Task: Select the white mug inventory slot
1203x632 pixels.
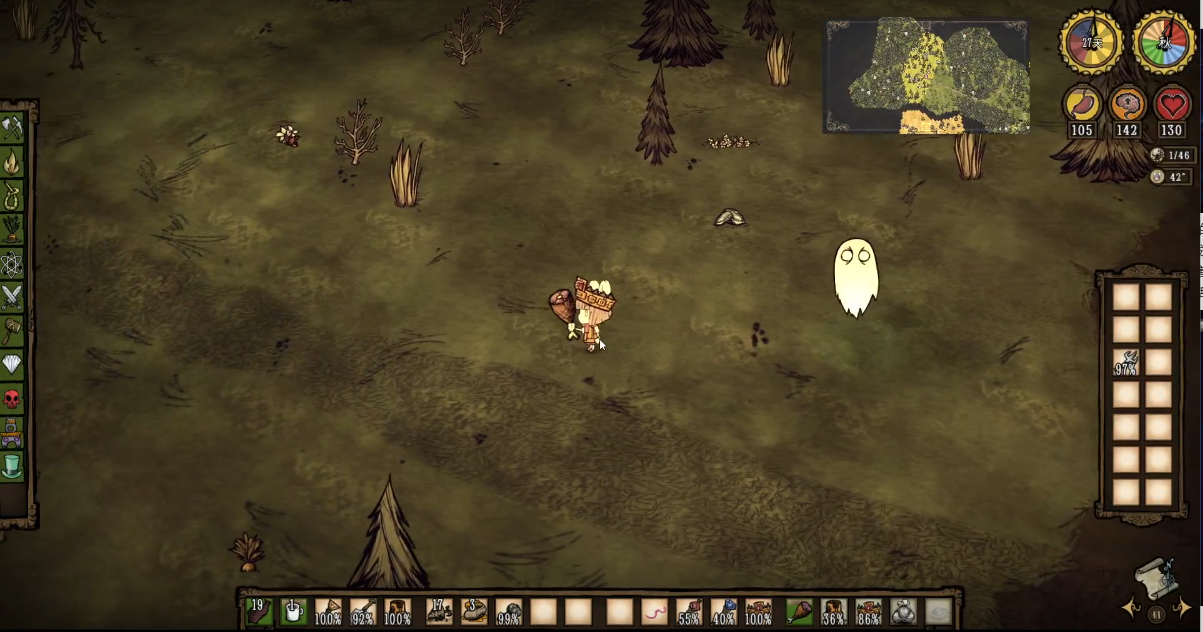Action: pyautogui.click(x=294, y=611)
